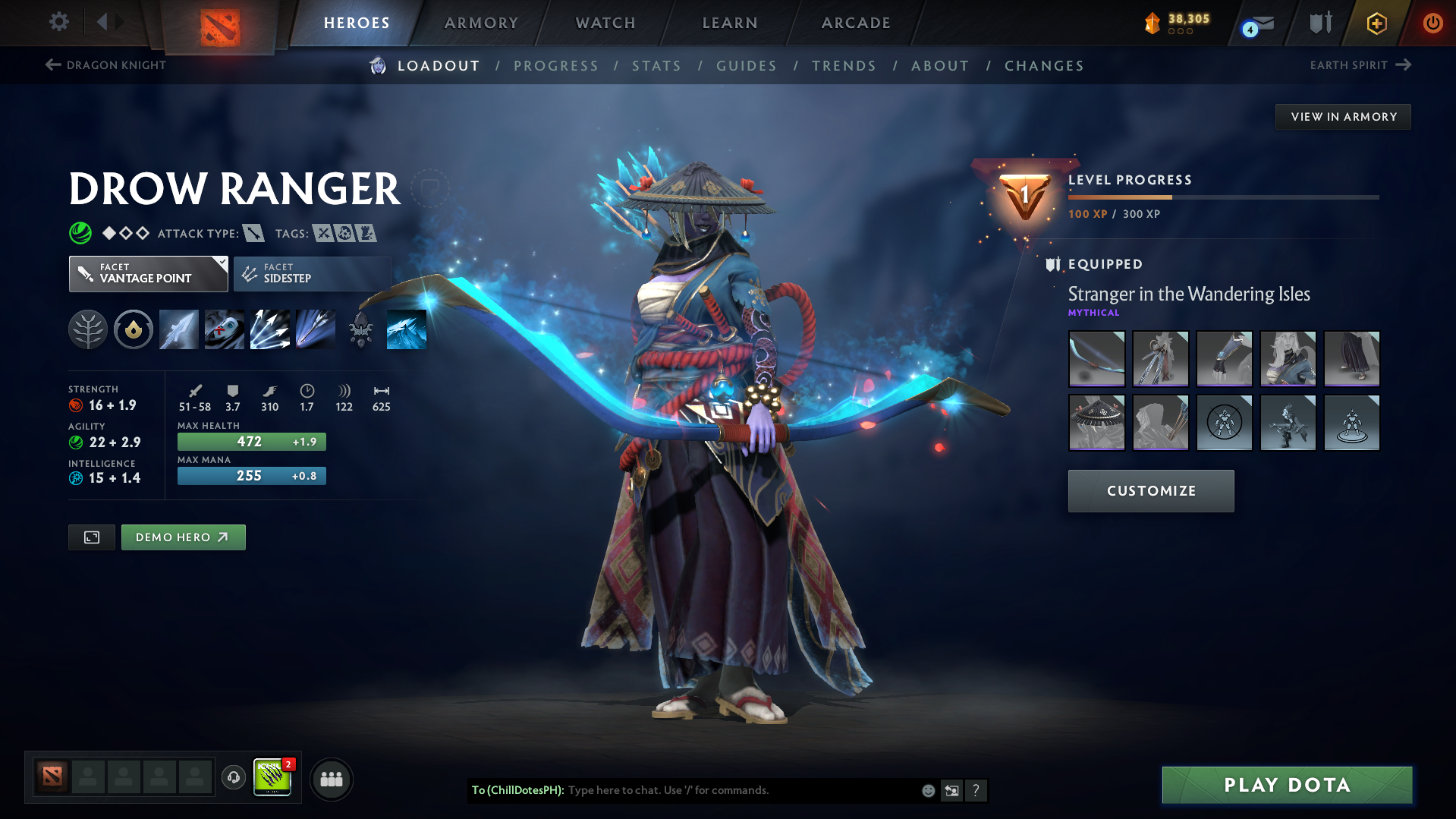Click the CUSTOMIZE button
The width and height of the screenshot is (1456, 819).
coord(1150,490)
